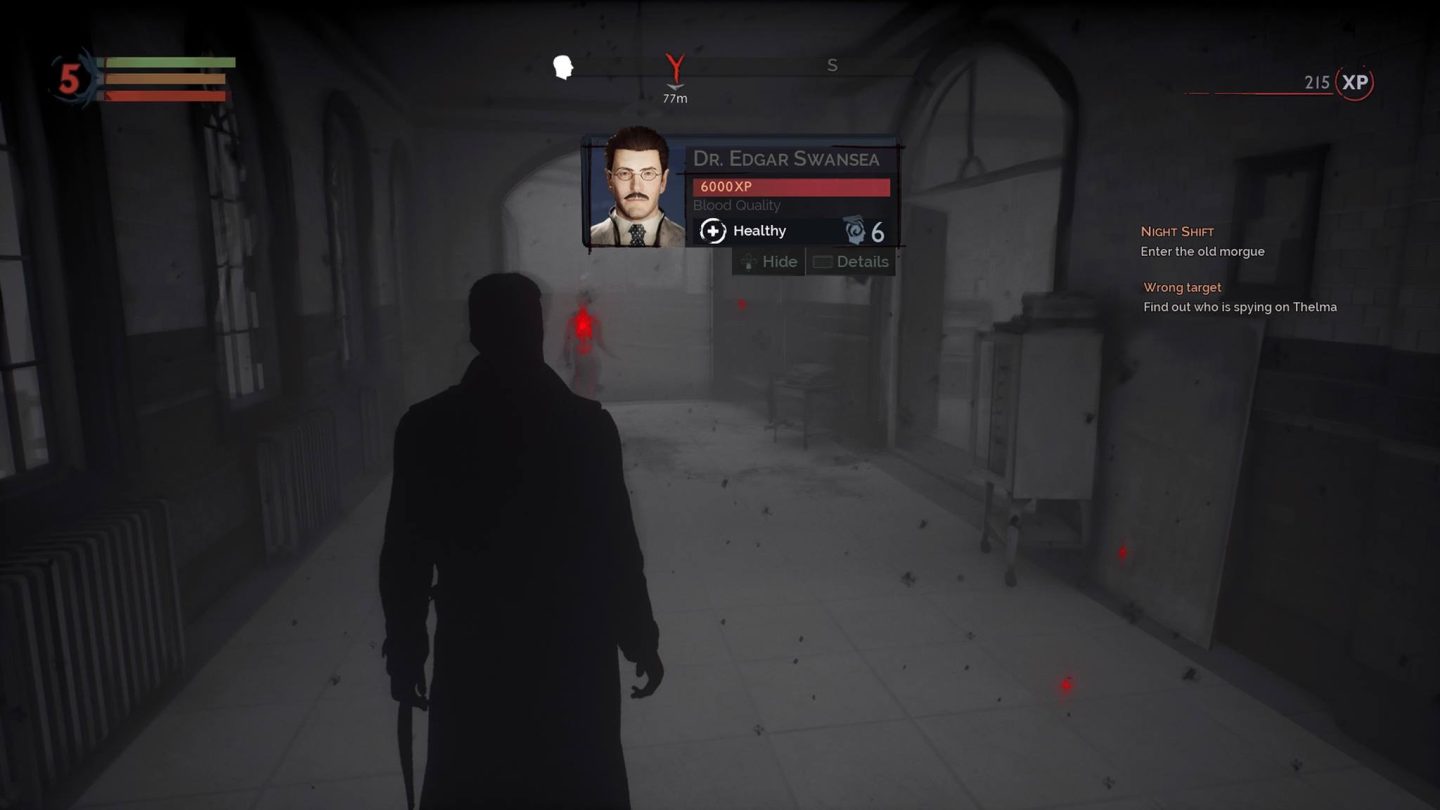Click the Enter the old morgue objective
The height and width of the screenshot is (810, 1440).
click(1203, 251)
